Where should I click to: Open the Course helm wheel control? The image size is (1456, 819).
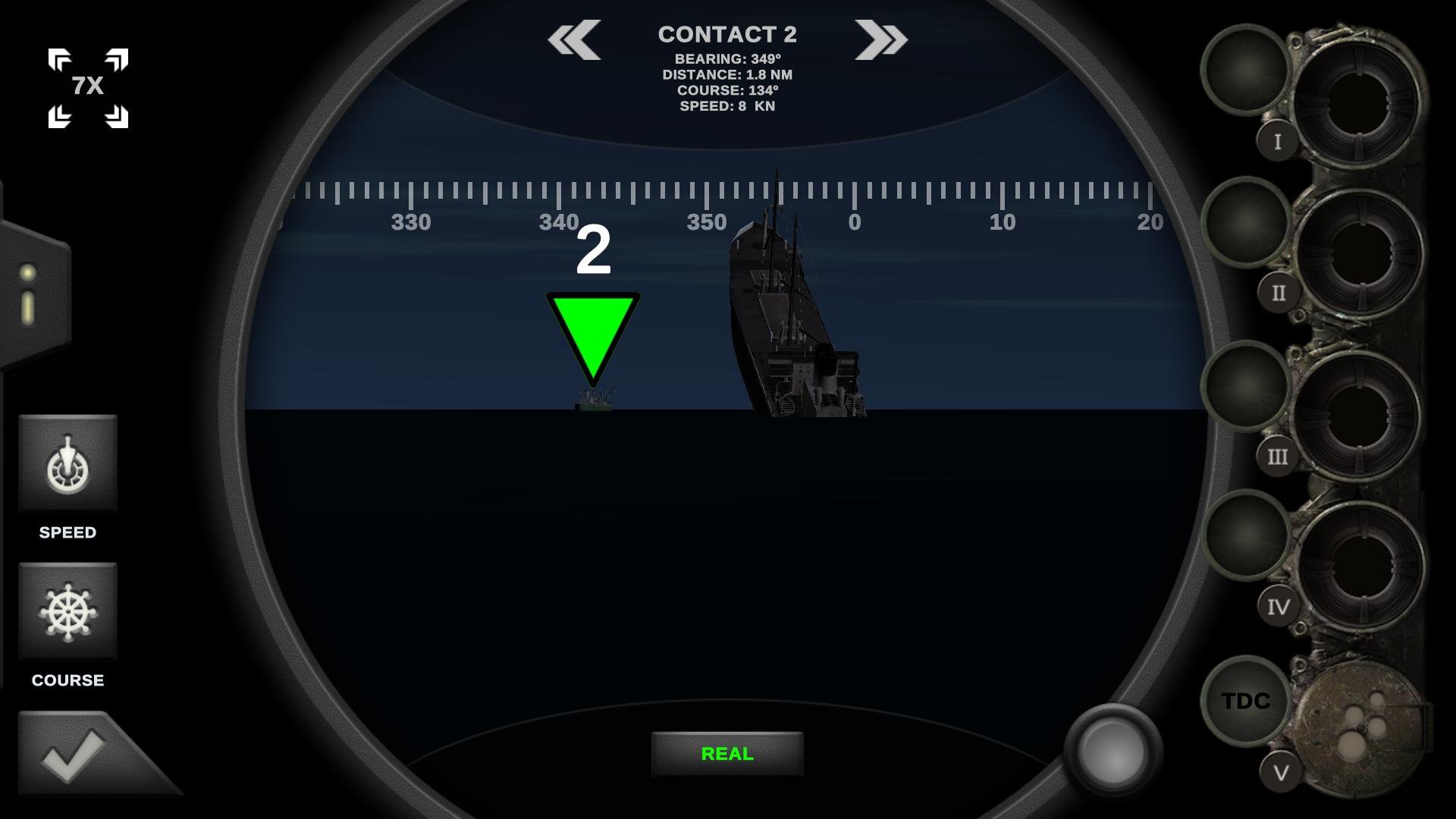pyautogui.click(x=68, y=610)
